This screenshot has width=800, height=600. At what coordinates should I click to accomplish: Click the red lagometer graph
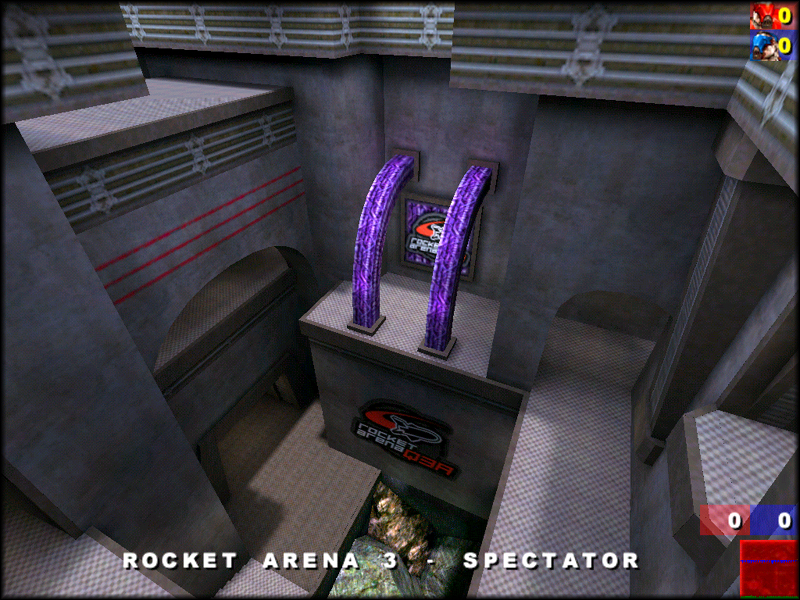click(x=768, y=568)
